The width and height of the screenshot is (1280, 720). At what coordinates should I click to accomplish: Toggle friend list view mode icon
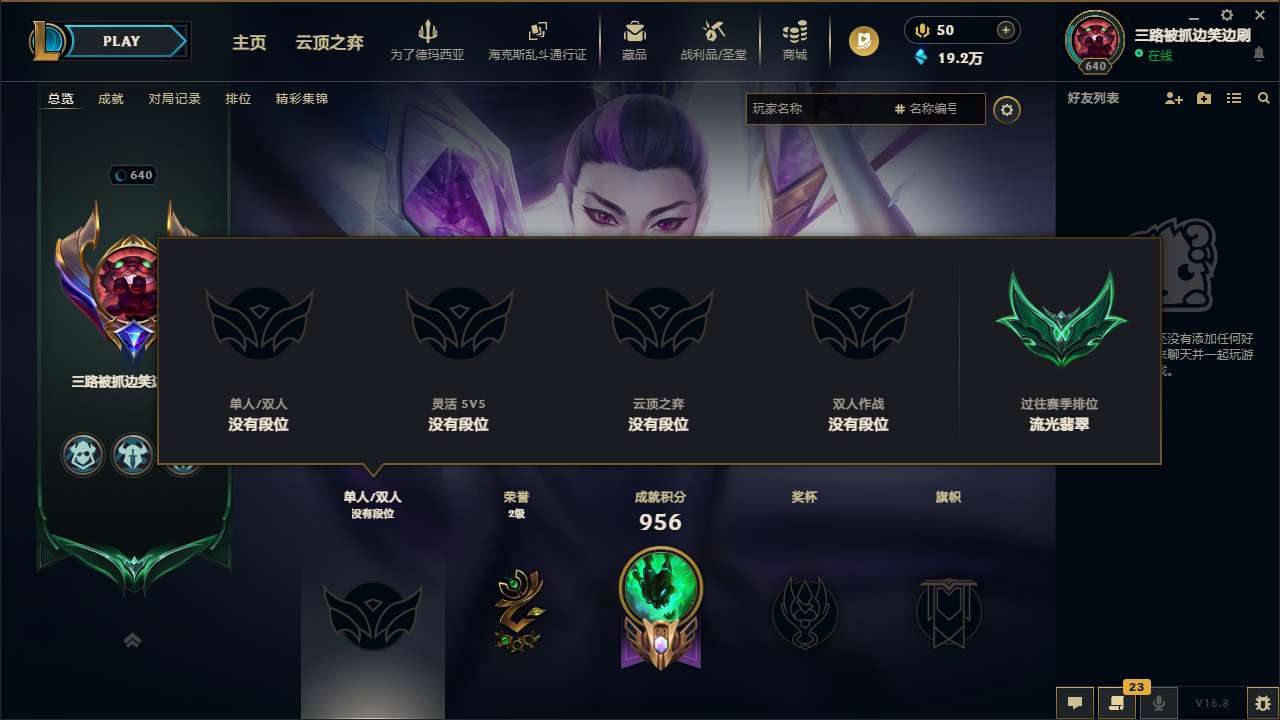point(1233,98)
